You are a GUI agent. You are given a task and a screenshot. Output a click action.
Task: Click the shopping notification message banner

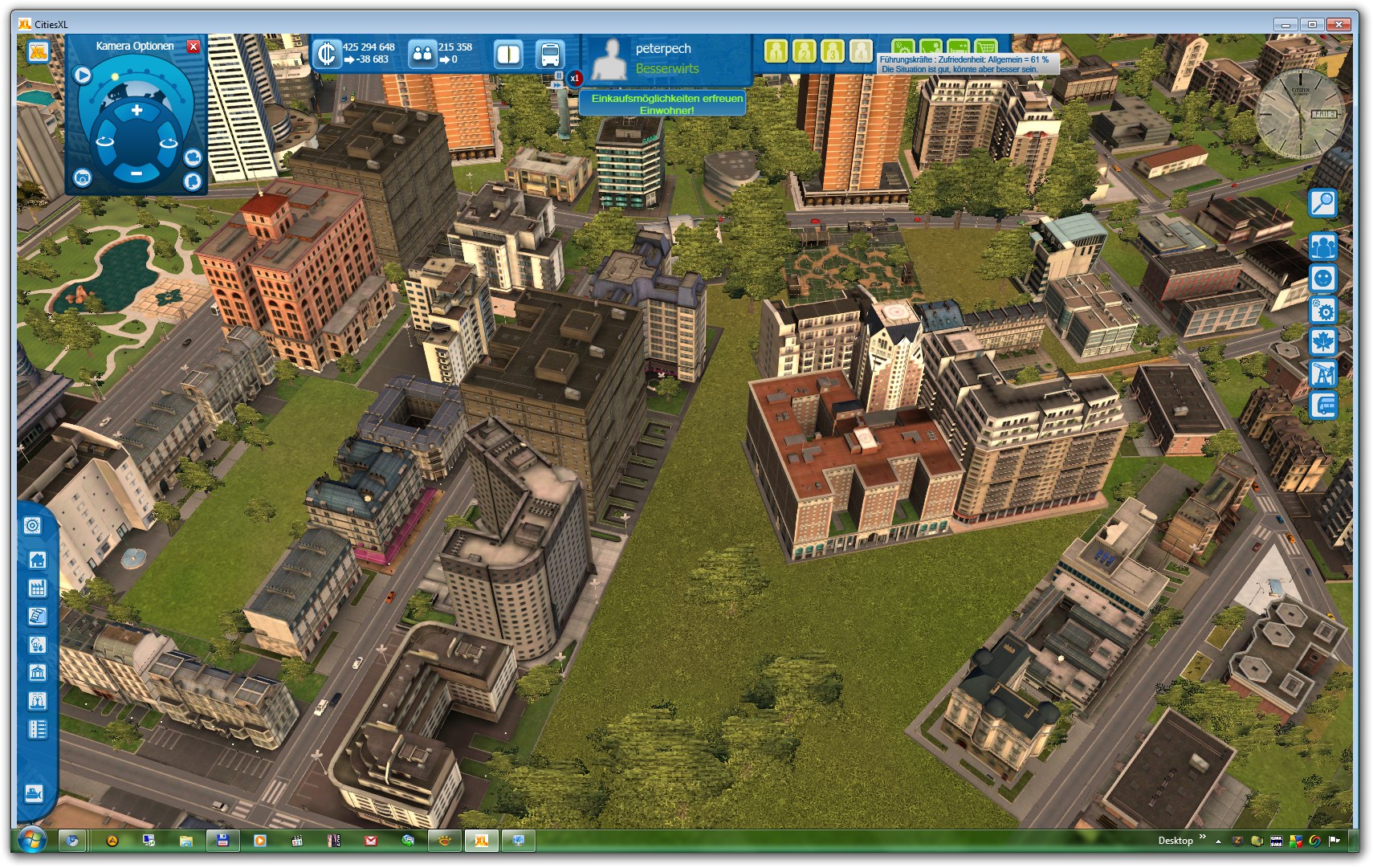tap(666, 104)
